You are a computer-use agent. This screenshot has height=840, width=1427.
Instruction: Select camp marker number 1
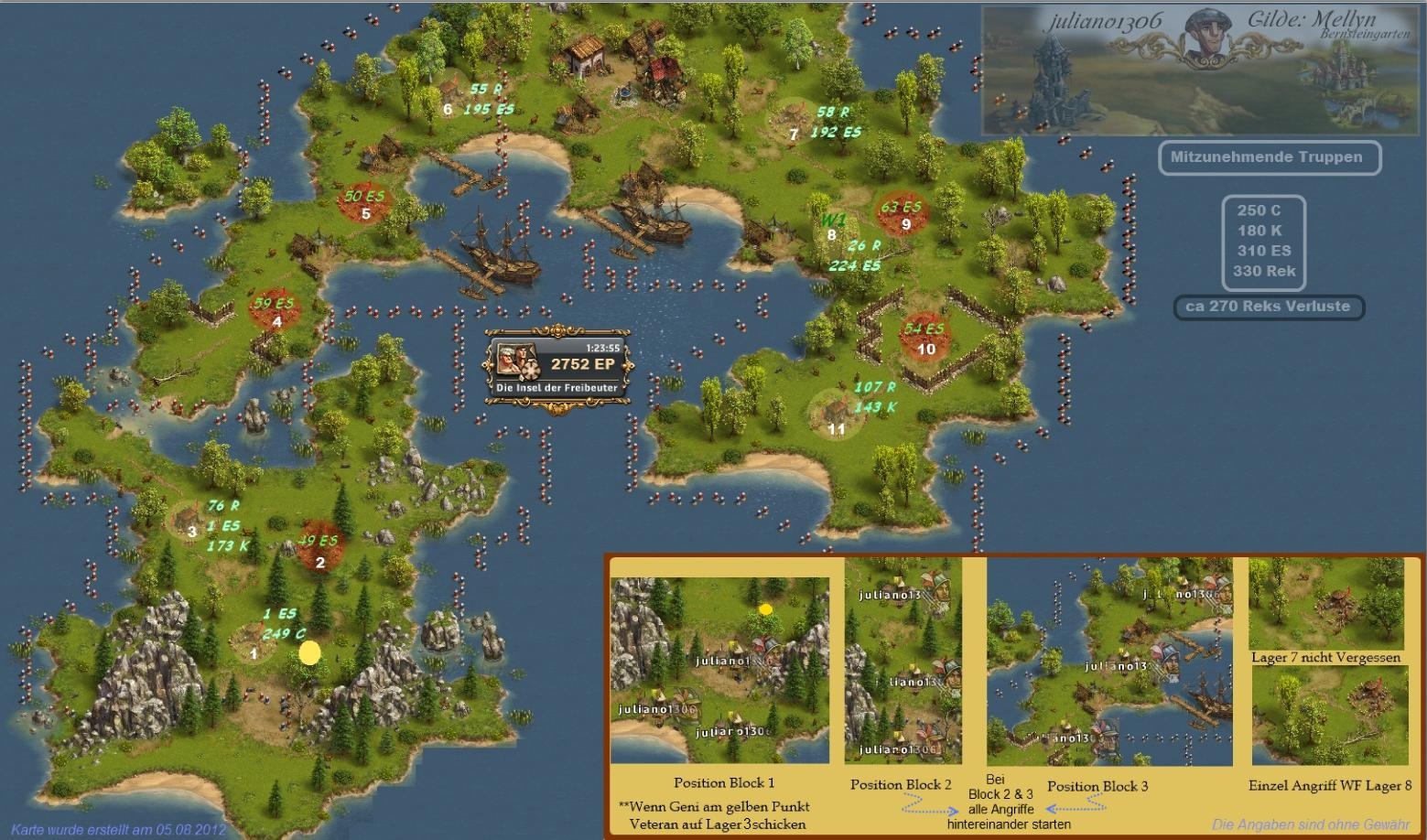click(254, 642)
